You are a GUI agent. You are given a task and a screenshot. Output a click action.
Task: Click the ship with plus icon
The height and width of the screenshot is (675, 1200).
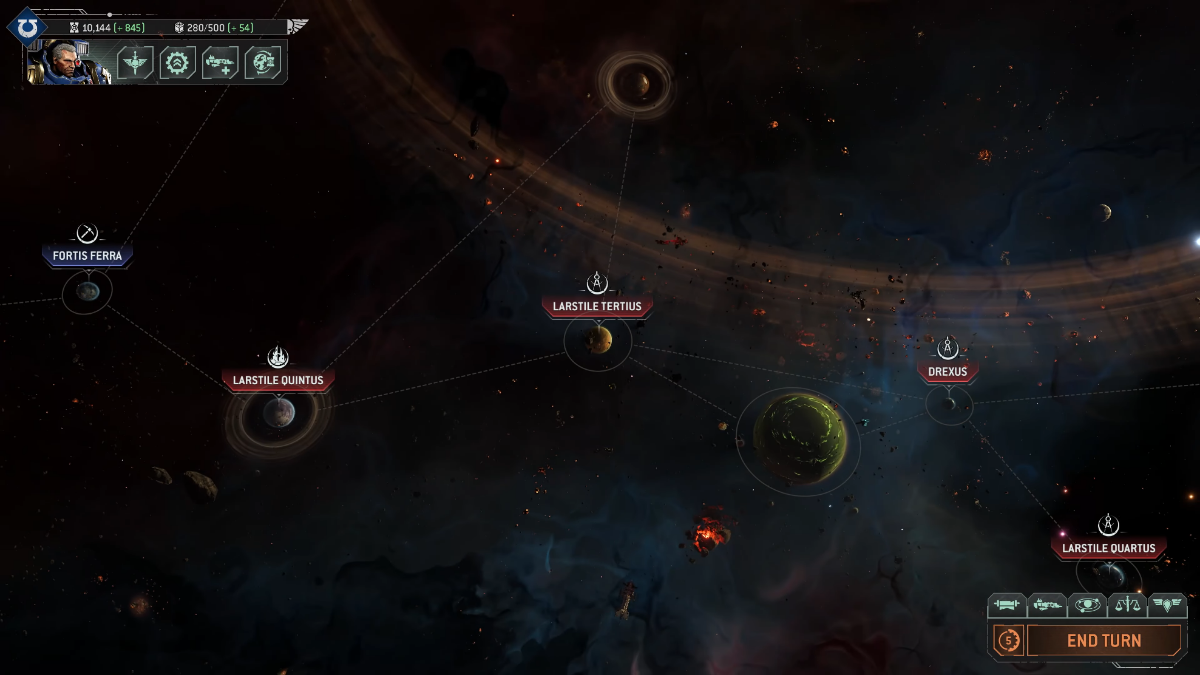(x=220, y=63)
